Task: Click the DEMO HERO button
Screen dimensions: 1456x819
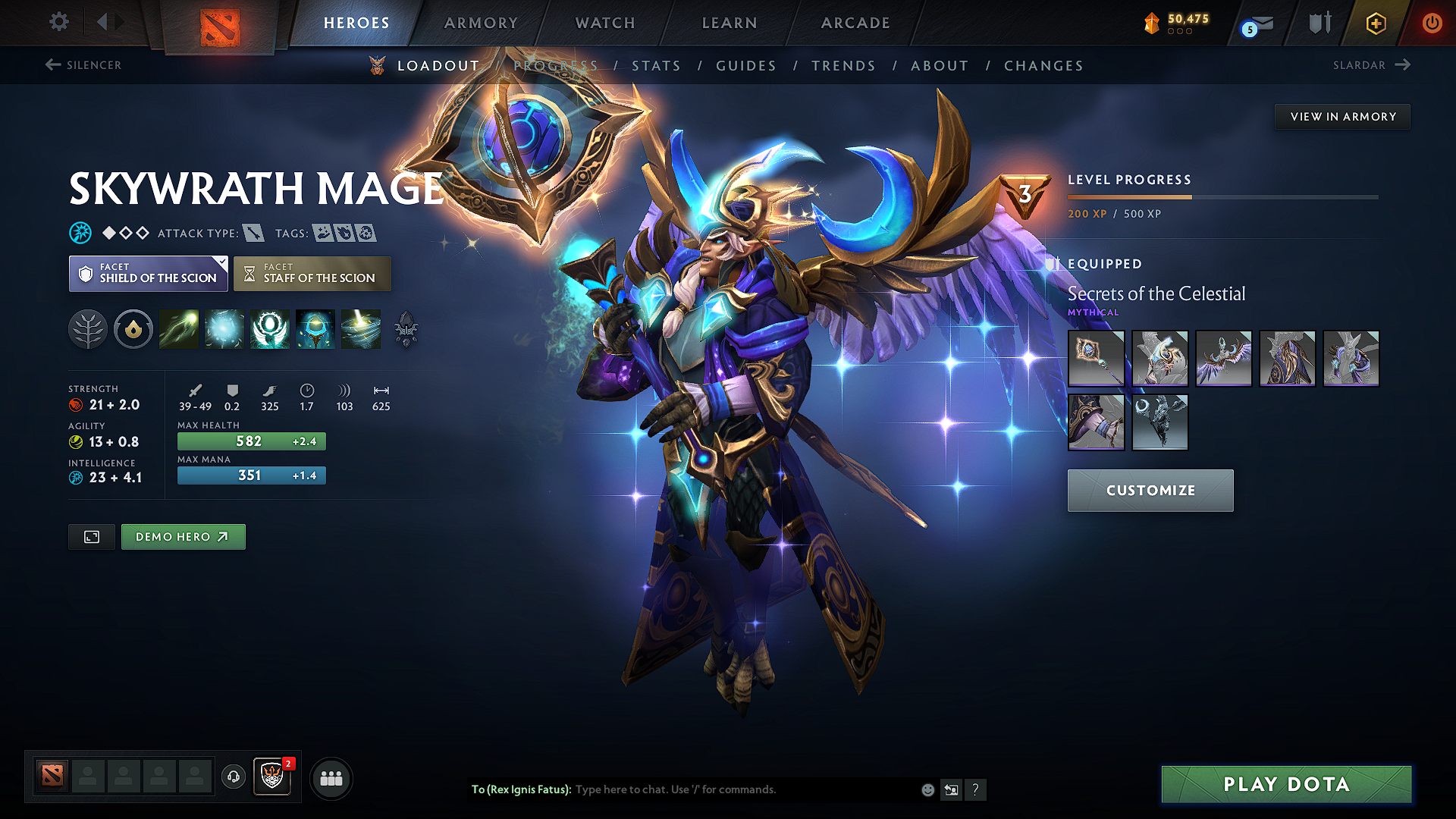Action: tap(183, 536)
